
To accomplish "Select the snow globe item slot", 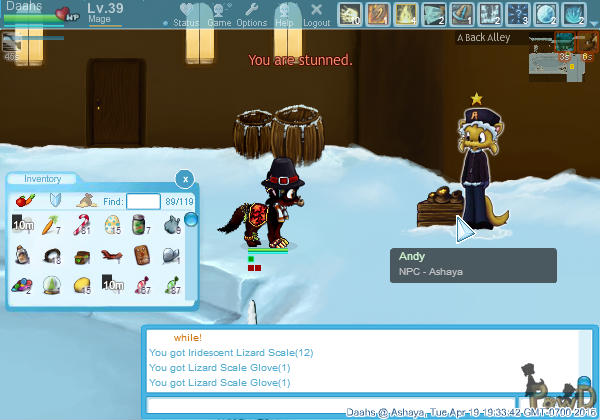I will pos(52,285).
